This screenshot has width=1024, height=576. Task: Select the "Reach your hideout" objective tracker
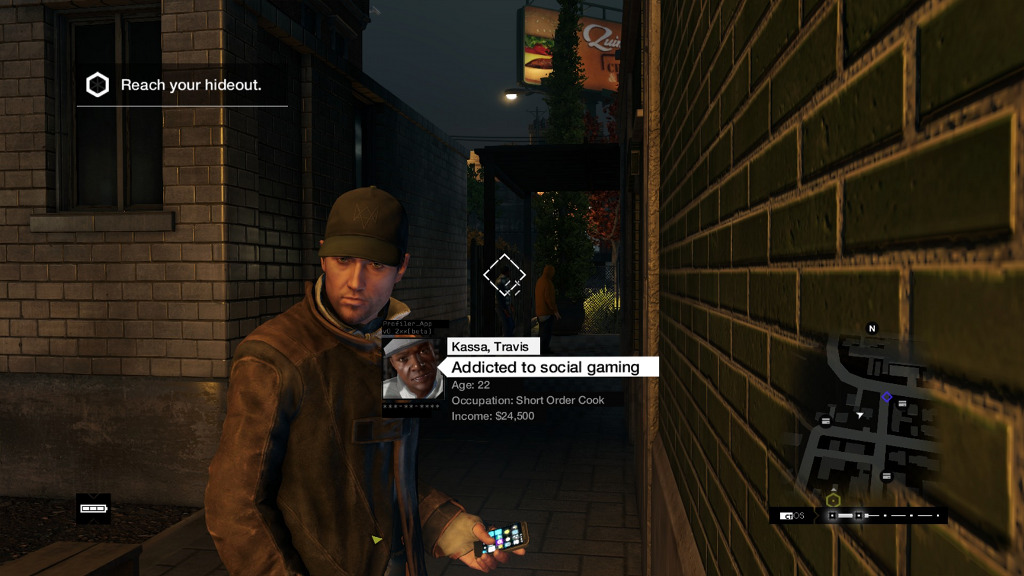(x=180, y=85)
